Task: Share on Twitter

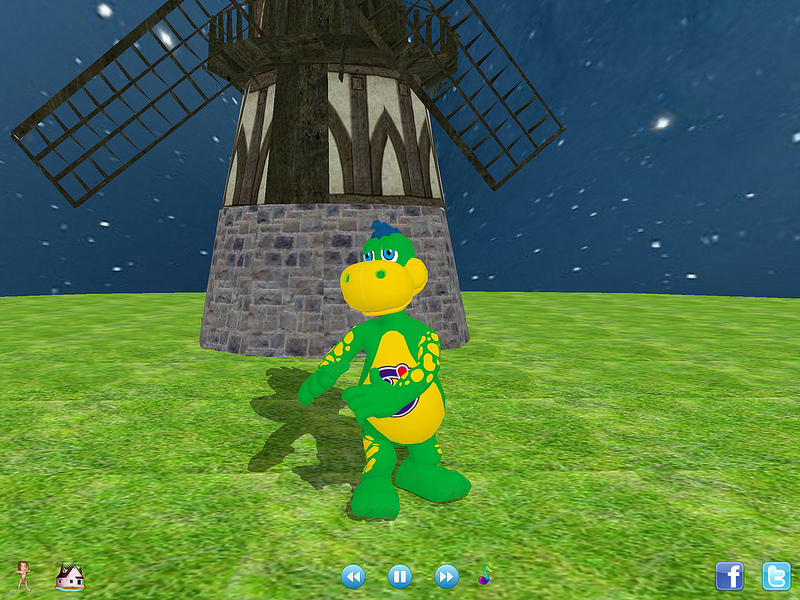Action: click(776, 576)
